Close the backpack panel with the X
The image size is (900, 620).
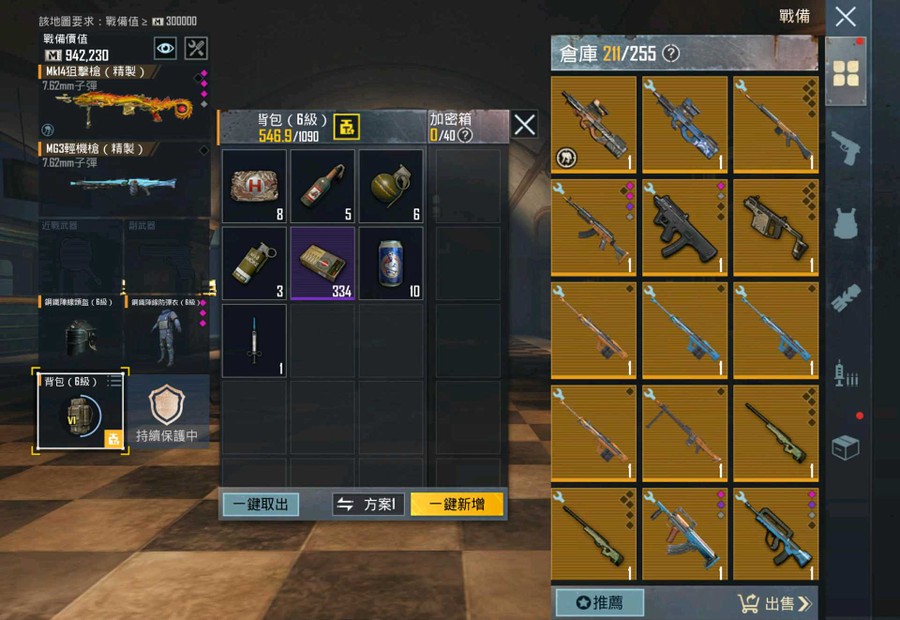click(x=525, y=125)
